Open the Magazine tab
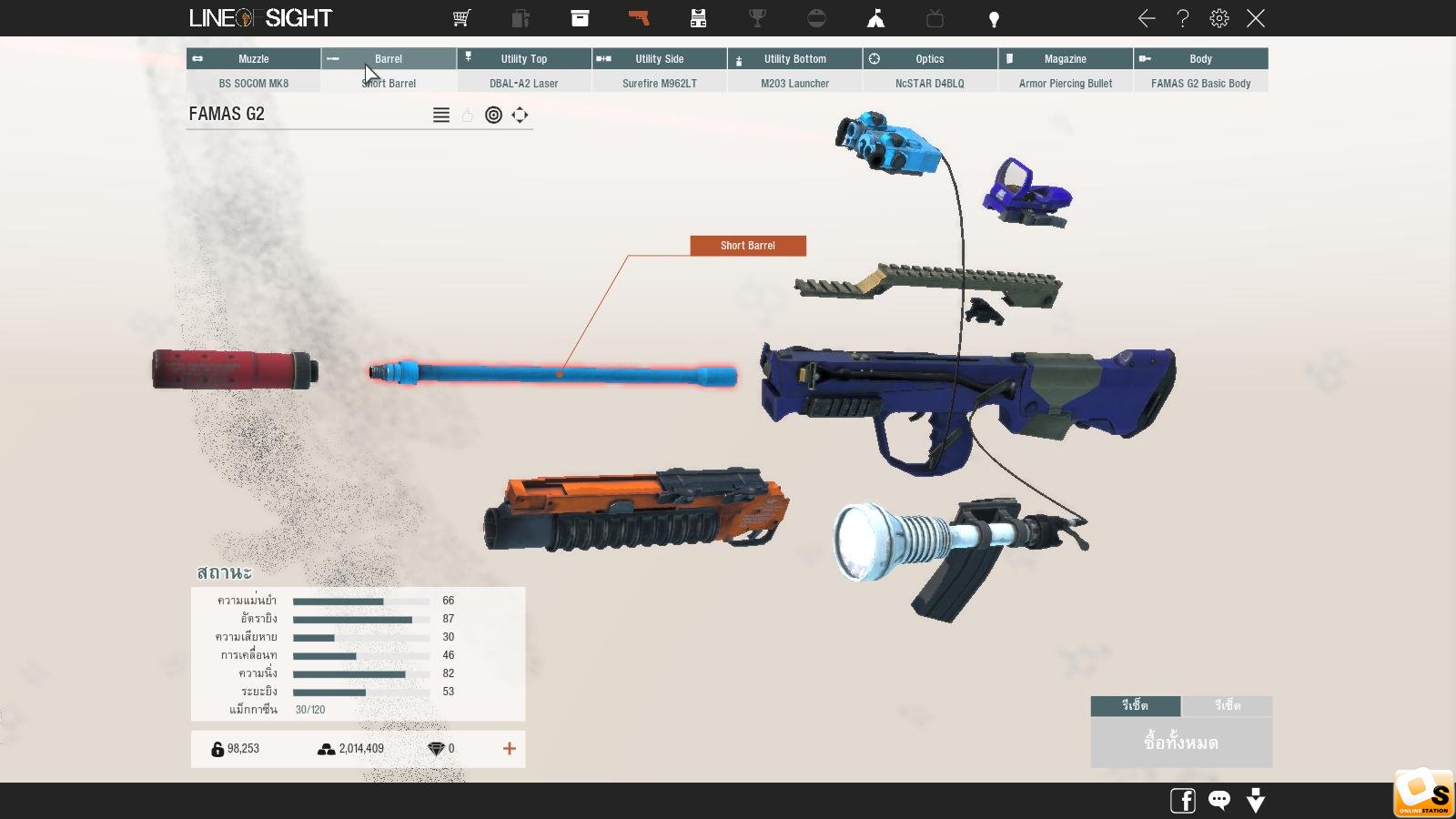The width and height of the screenshot is (1456, 819). coord(1065,59)
